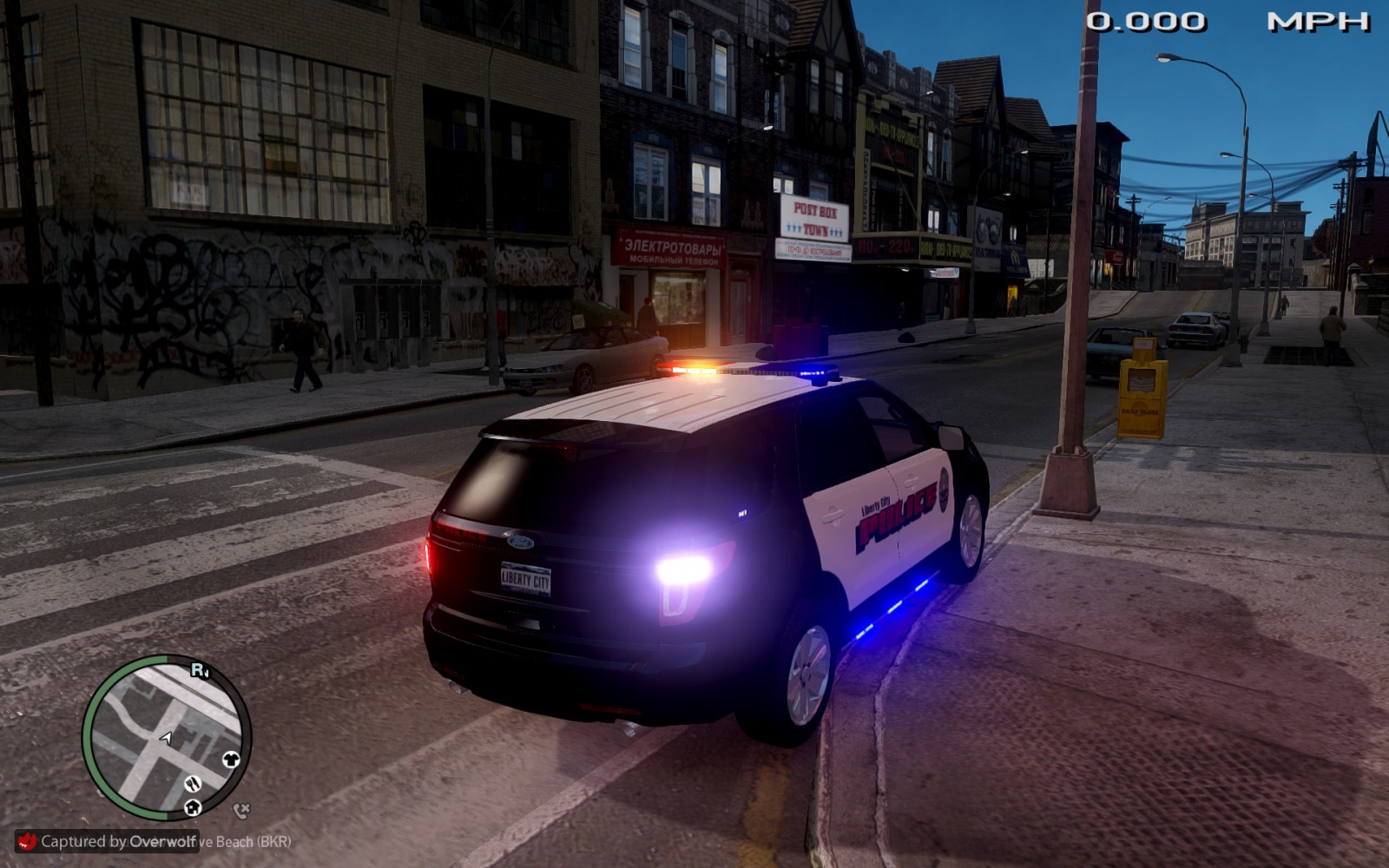This screenshot has height=868, width=1389.
Task: Select the safehouse blip on the minimap
Action: 193,807
